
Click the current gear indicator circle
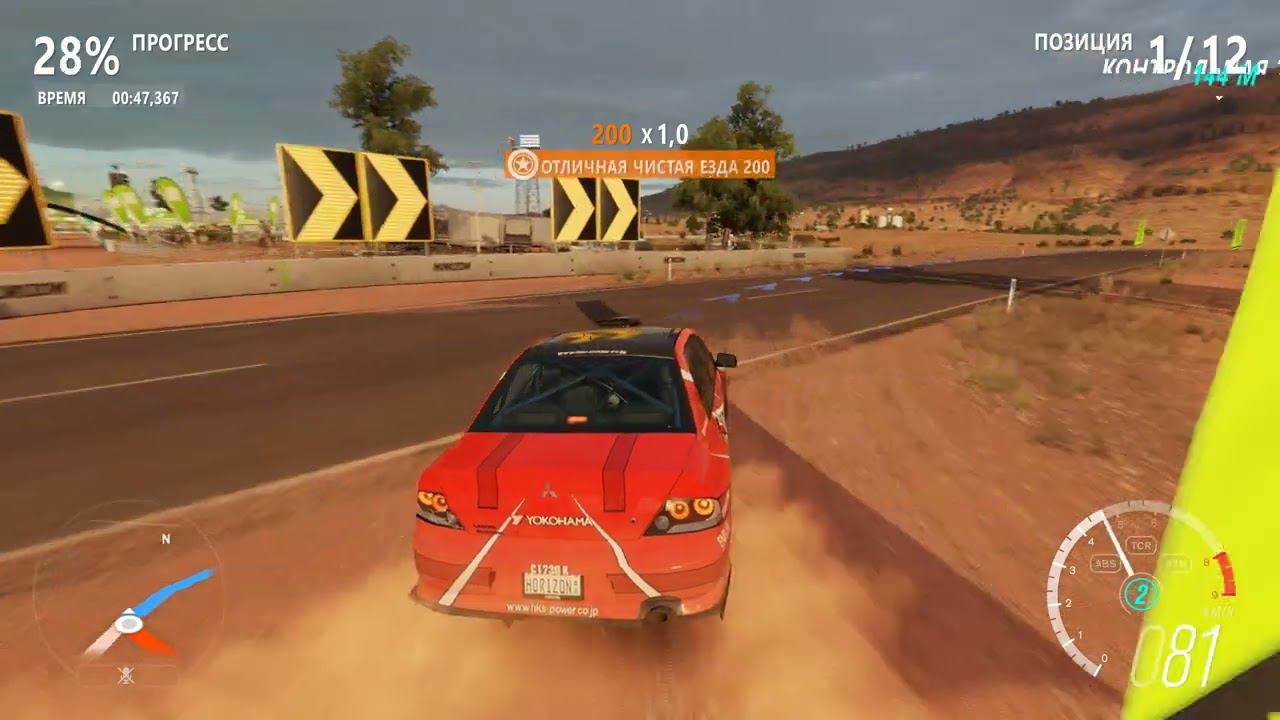tap(1140, 594)
